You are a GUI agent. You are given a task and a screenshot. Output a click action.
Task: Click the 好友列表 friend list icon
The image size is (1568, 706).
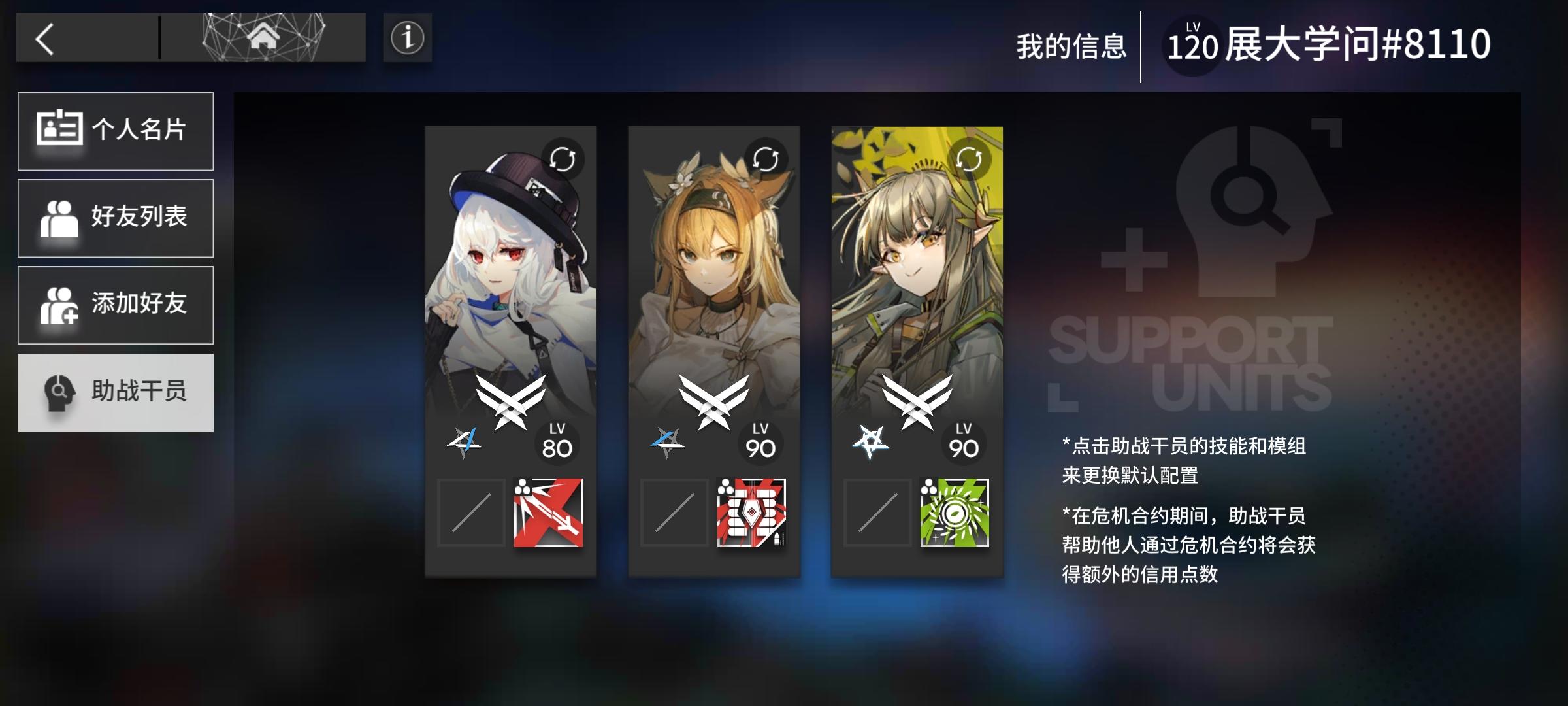click(59, 218)
